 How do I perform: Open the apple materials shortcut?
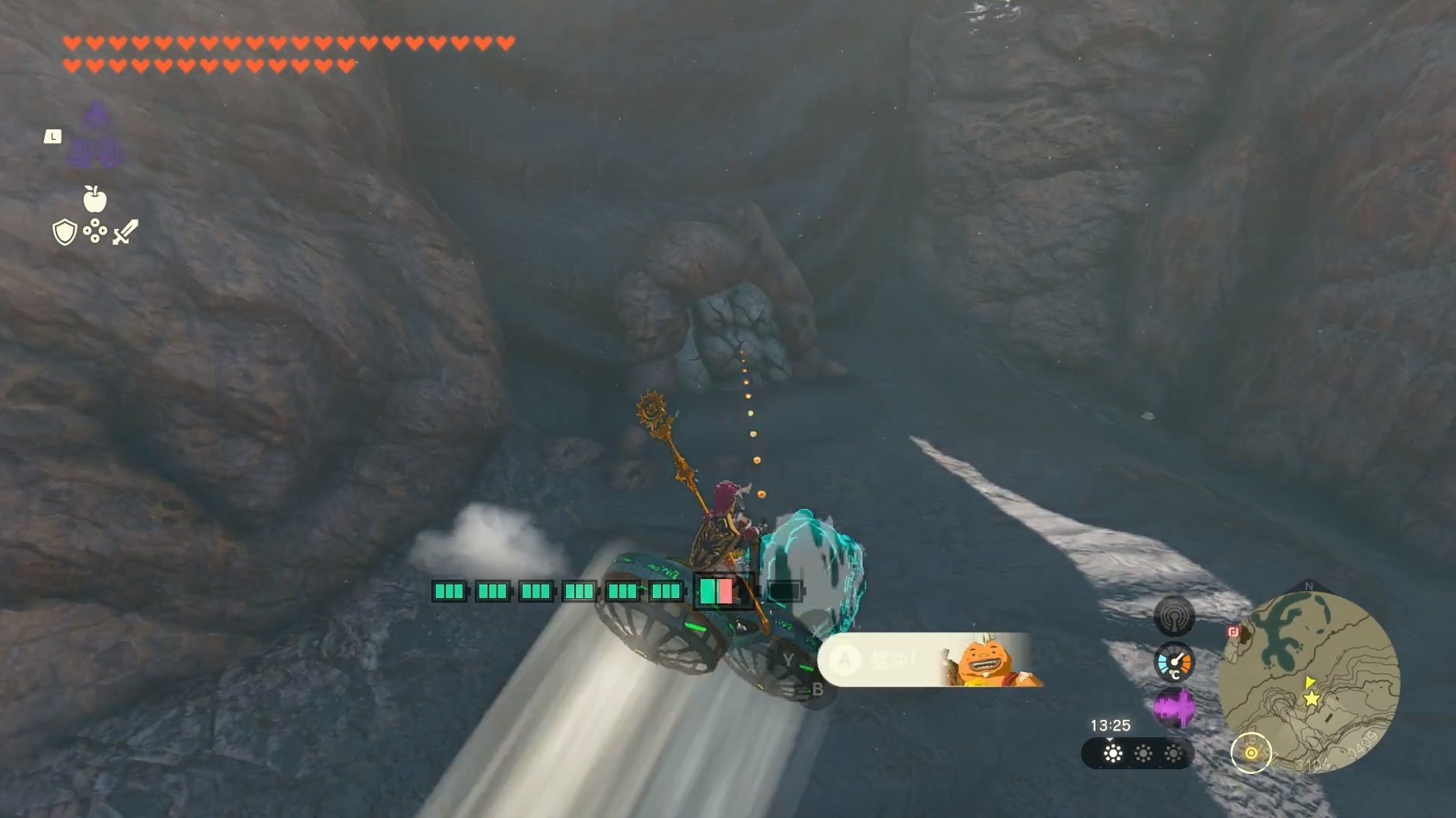[94, 199]
